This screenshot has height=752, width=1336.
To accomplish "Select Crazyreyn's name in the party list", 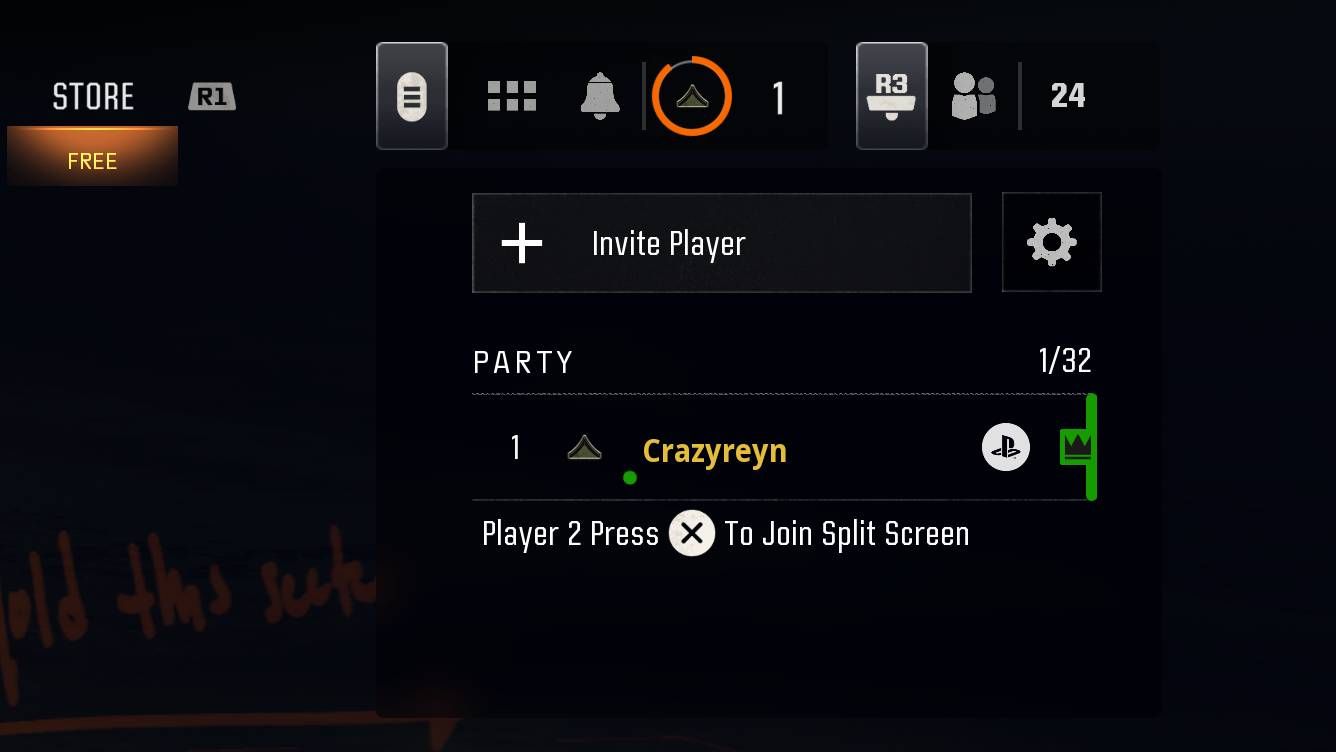I will 715,451.
